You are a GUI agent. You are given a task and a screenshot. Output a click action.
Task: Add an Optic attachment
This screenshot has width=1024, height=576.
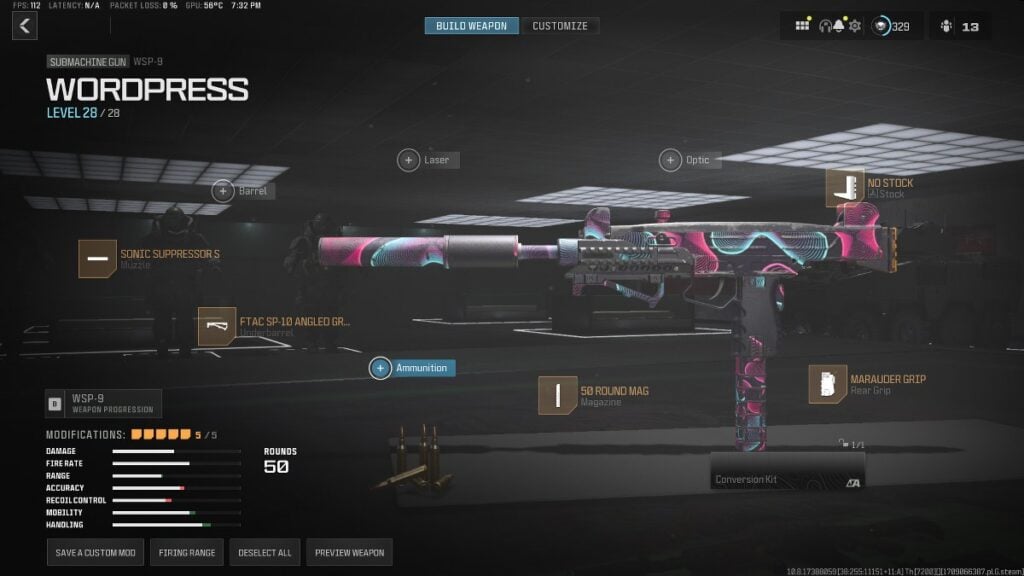[670, 160]
